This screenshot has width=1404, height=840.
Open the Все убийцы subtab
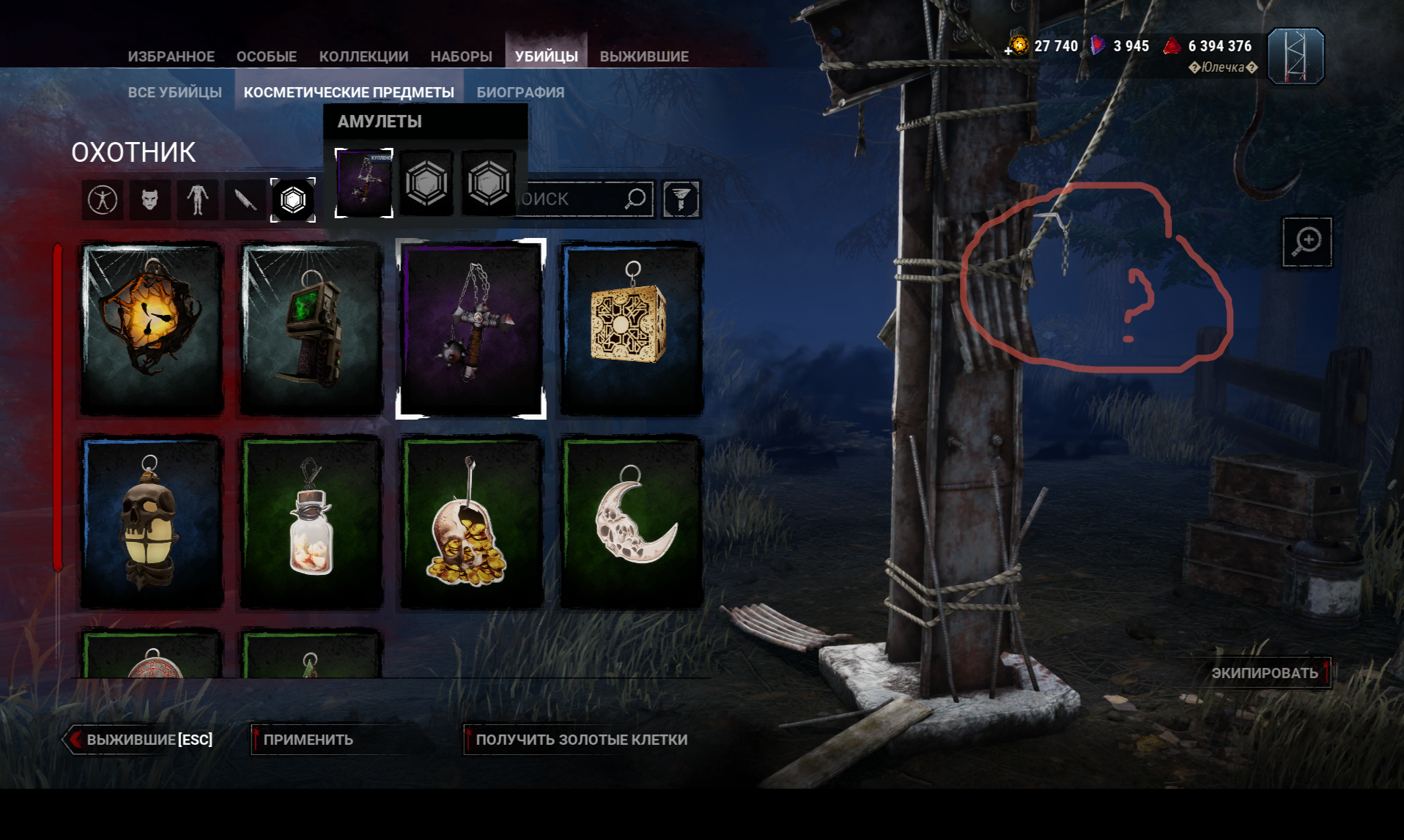coord(174,92)
